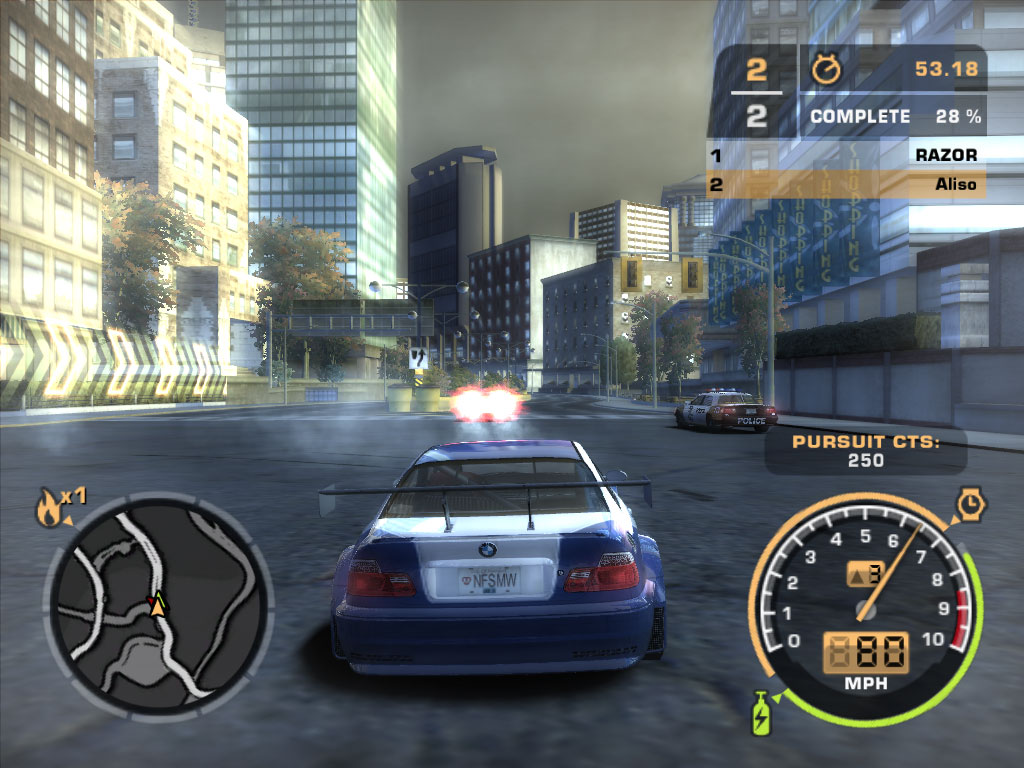Click the green nitrous bottle icon
The width and height of the screenshot is (1024, 768).
(760, 714)
